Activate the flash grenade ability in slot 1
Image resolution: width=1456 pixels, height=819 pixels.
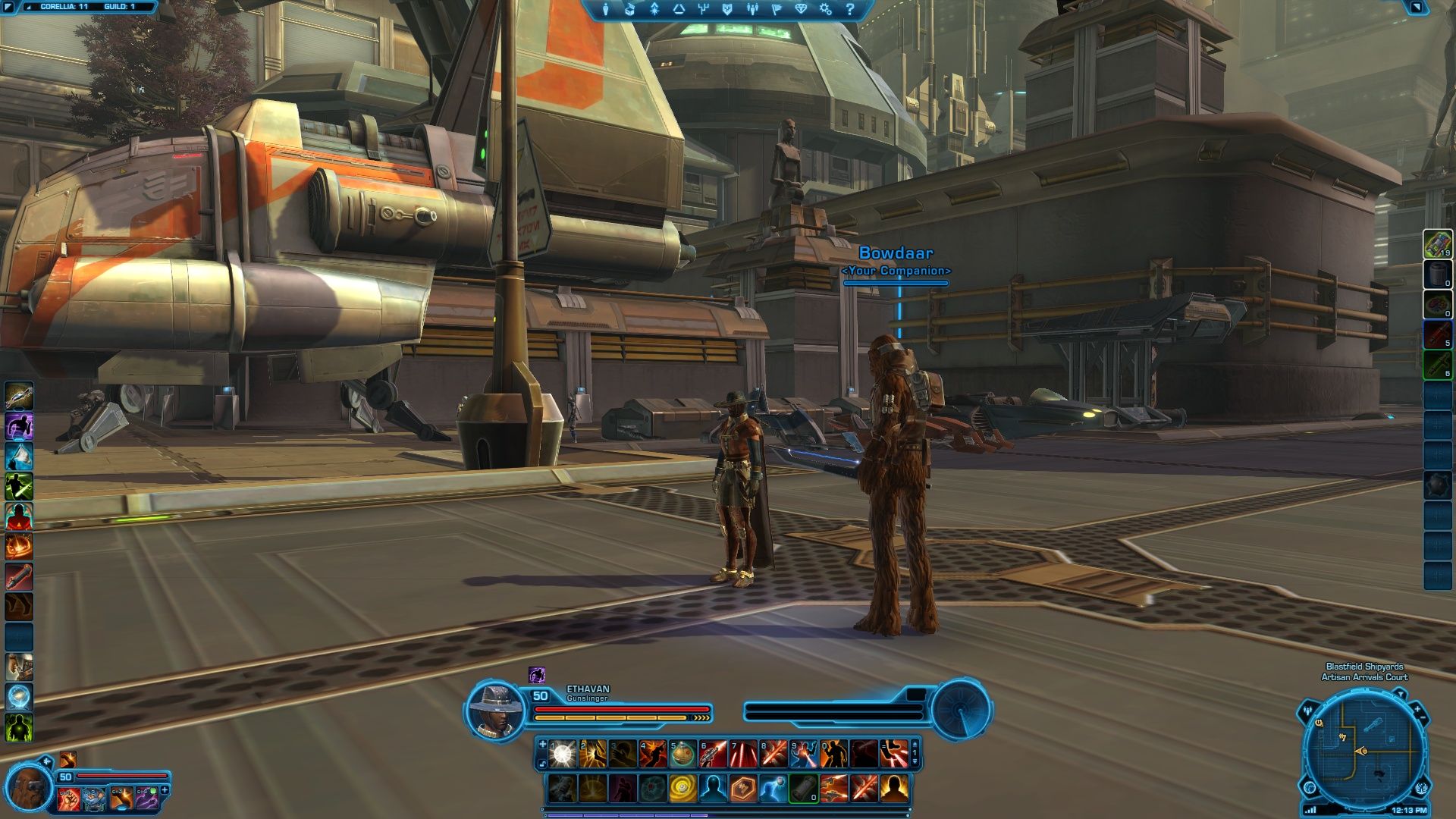coord(562,753)
